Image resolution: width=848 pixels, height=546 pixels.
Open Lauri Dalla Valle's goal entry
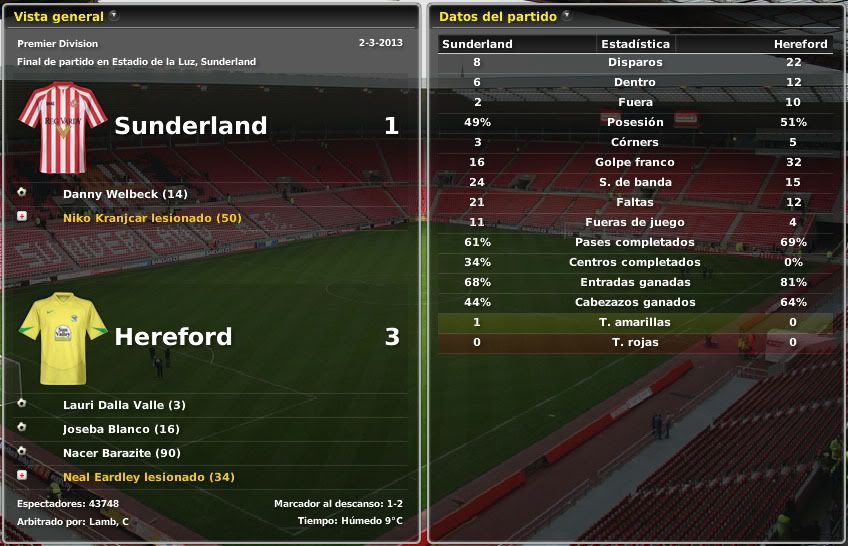pos(124,405)
